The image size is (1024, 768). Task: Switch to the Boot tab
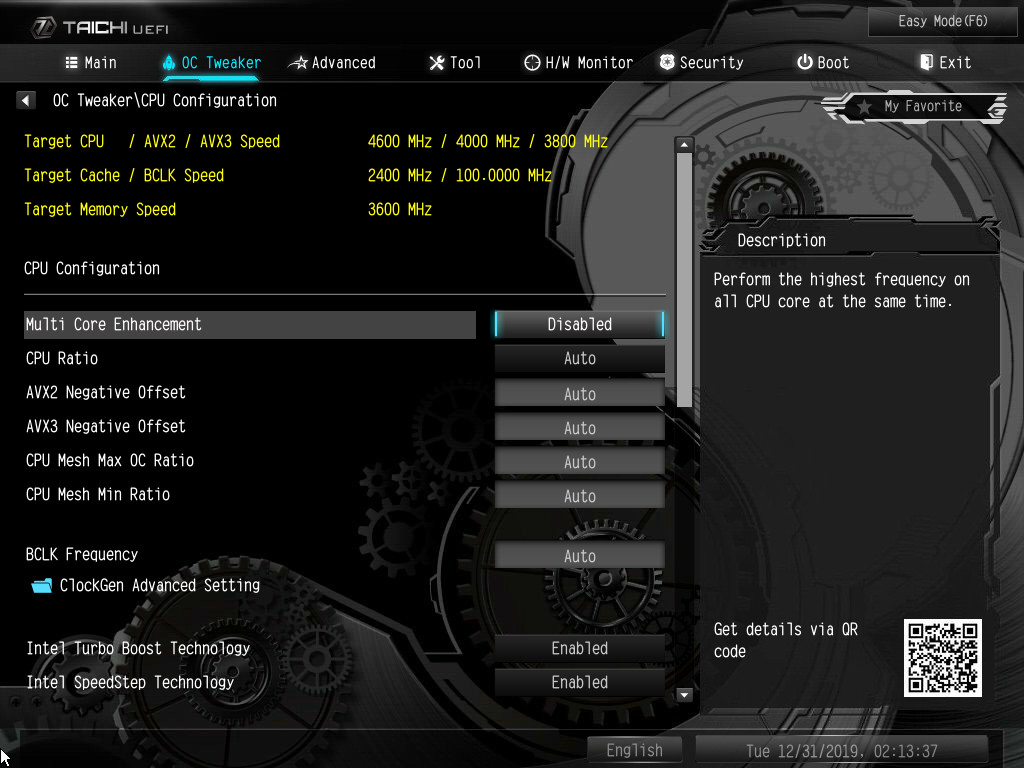[822, 63]
